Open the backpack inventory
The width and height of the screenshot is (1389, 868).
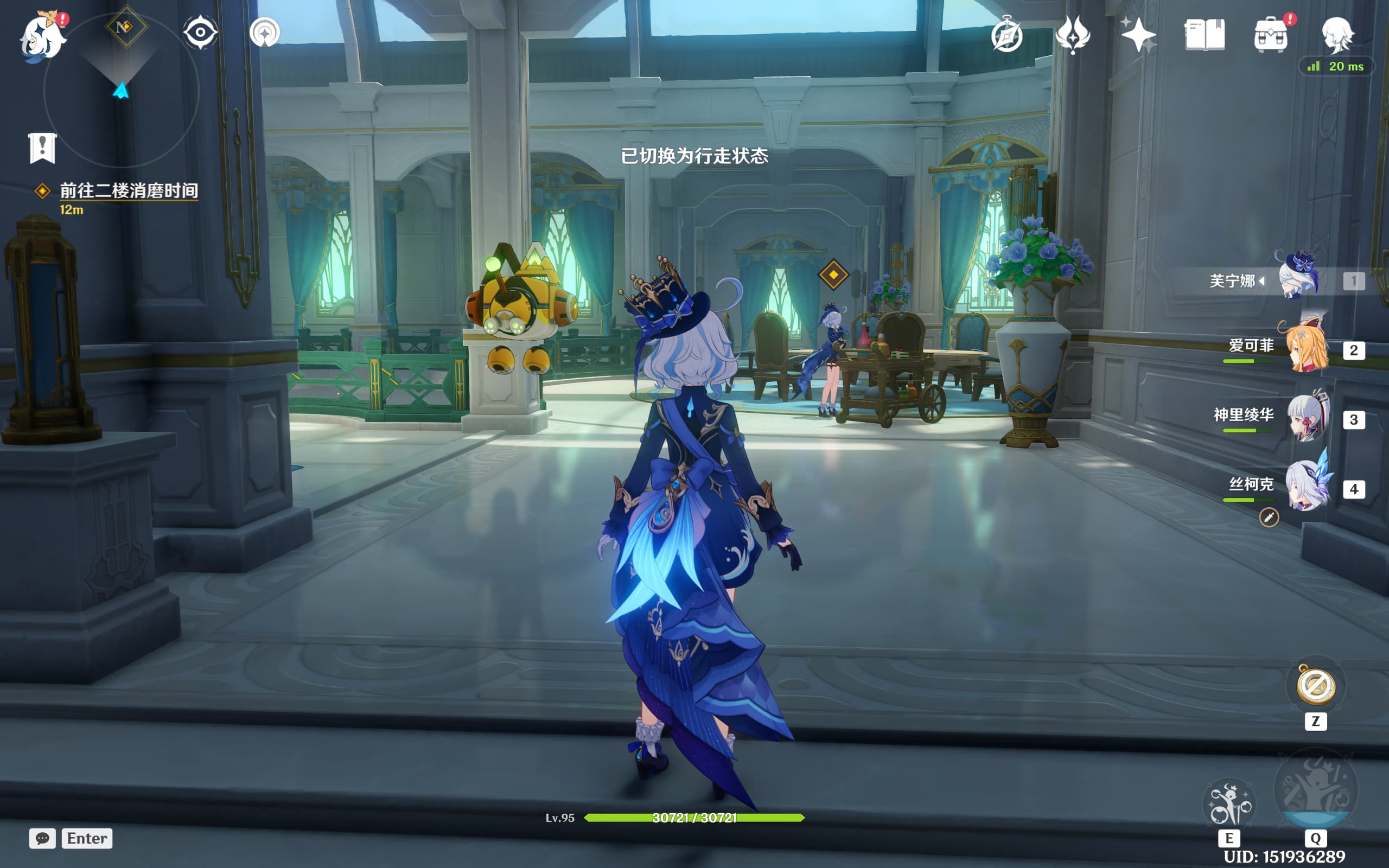click(x=1271, y=36)
